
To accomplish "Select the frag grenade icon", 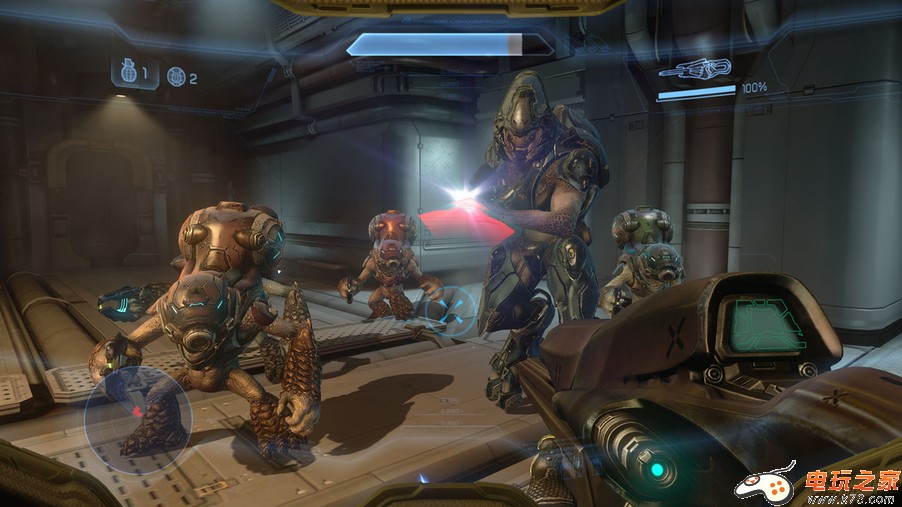I will pyautogui.click(x=127, y=72).
